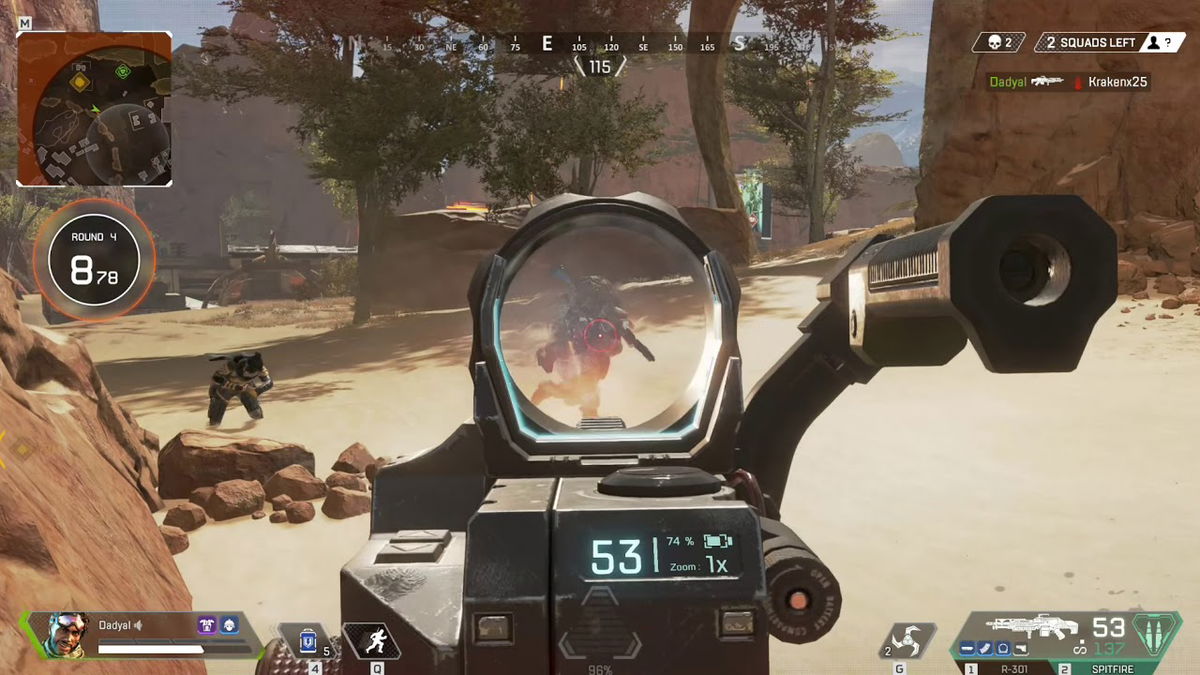Viewport: 1200px width, 675px height.
Task: Click the blue helmet icon
Action: pos(229,625)
